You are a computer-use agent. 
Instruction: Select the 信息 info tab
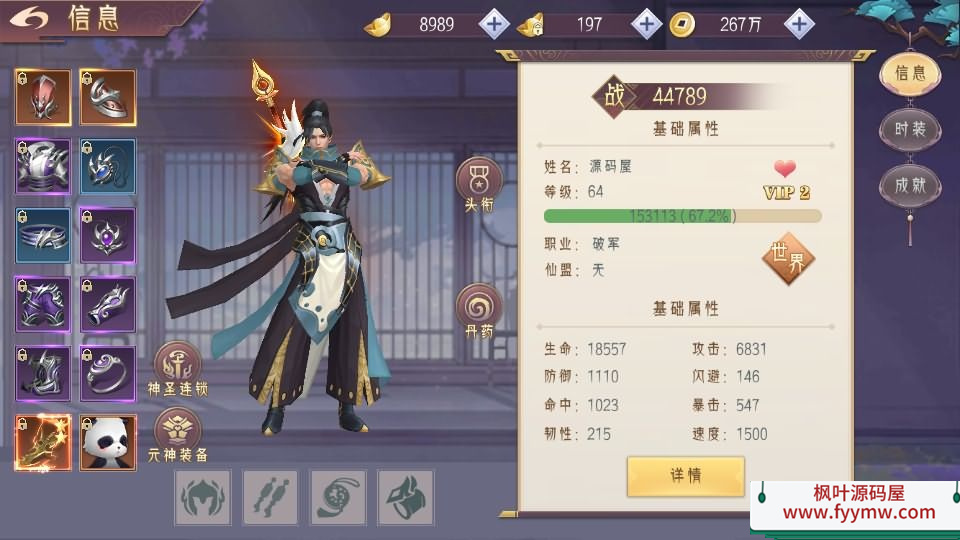(910, 73)
